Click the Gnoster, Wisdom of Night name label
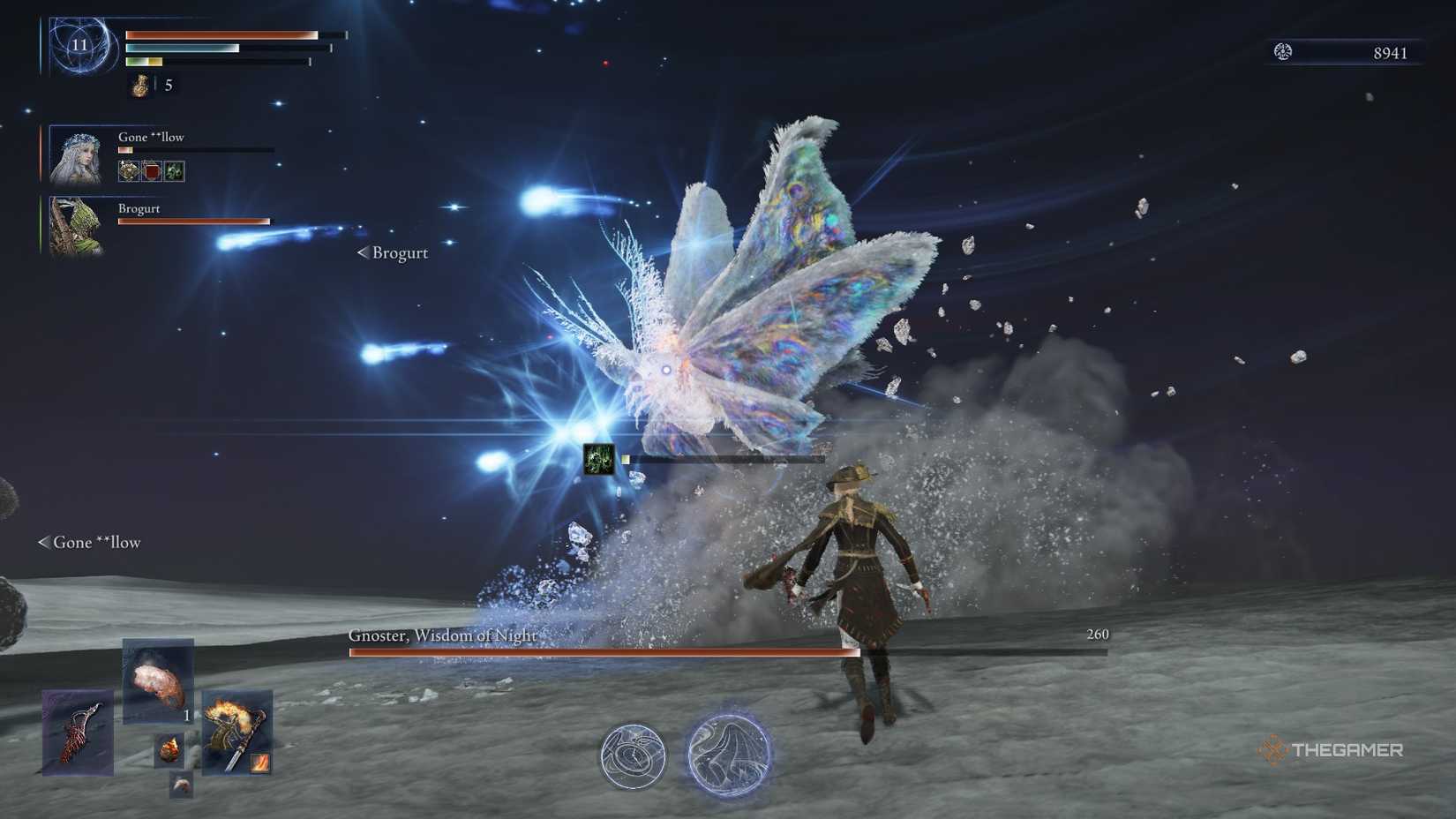 coord(441,634)
